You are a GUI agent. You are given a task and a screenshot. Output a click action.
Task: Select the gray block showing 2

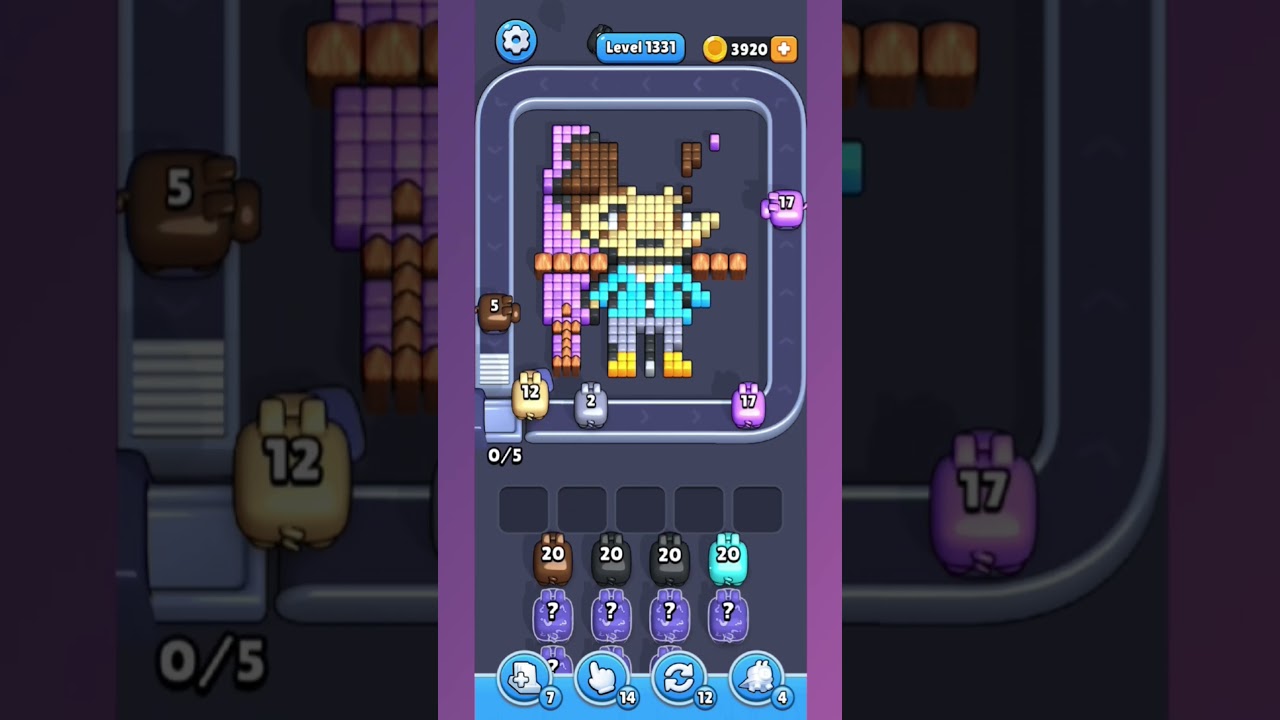[592, 403]
